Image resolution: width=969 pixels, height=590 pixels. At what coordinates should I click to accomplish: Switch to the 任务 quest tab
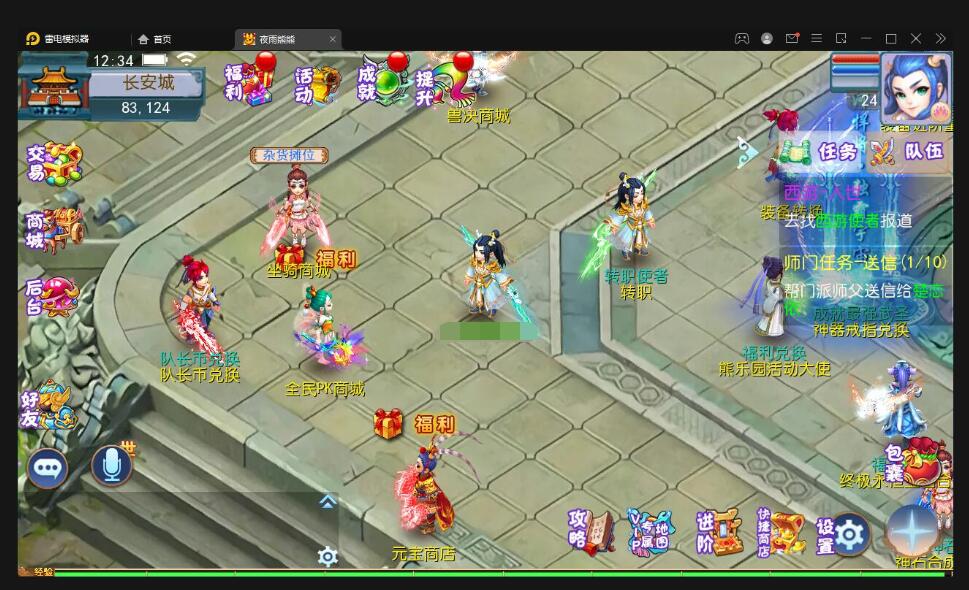824,152
